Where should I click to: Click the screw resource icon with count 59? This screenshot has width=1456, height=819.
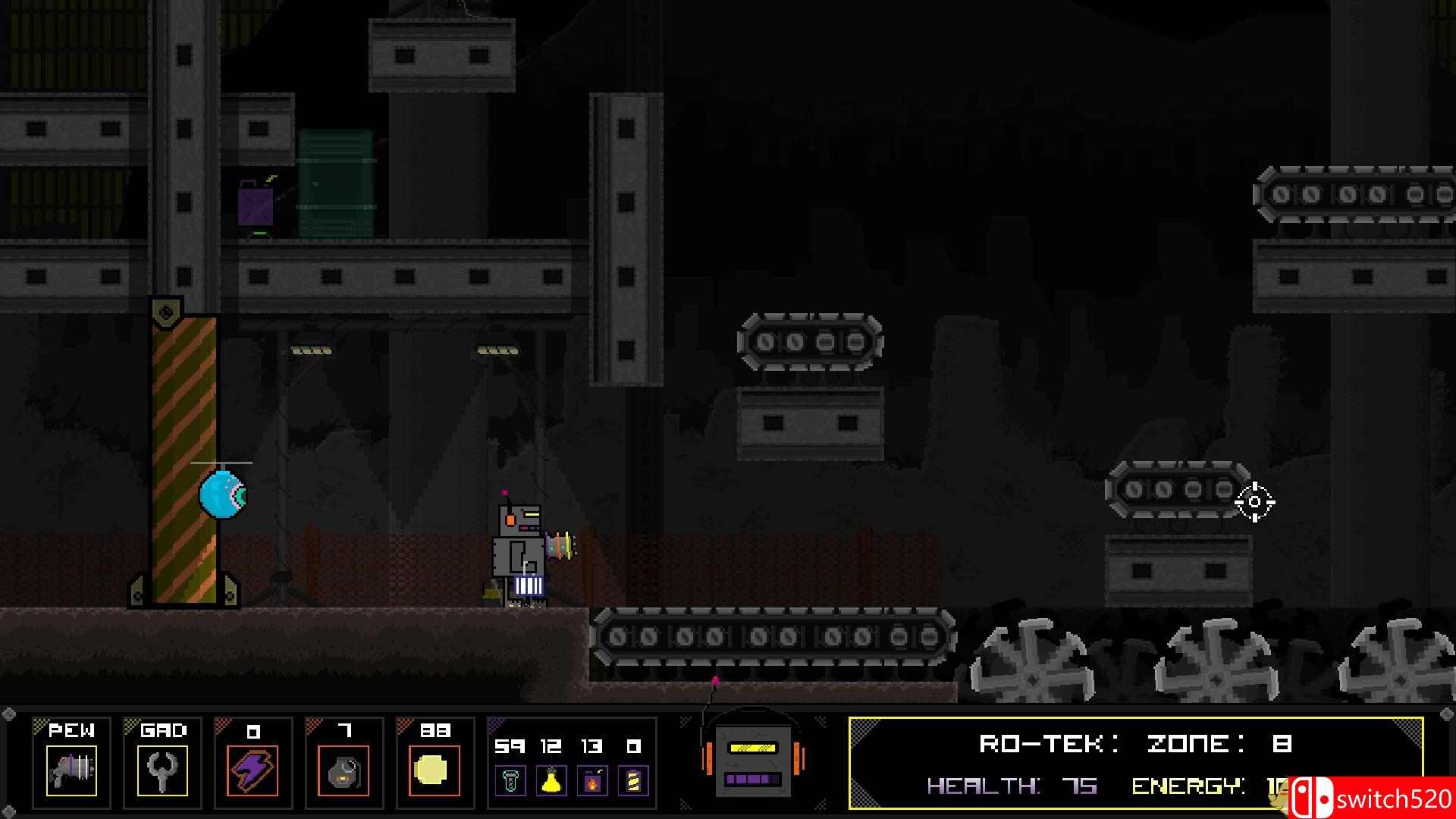(x=512, y=781)
